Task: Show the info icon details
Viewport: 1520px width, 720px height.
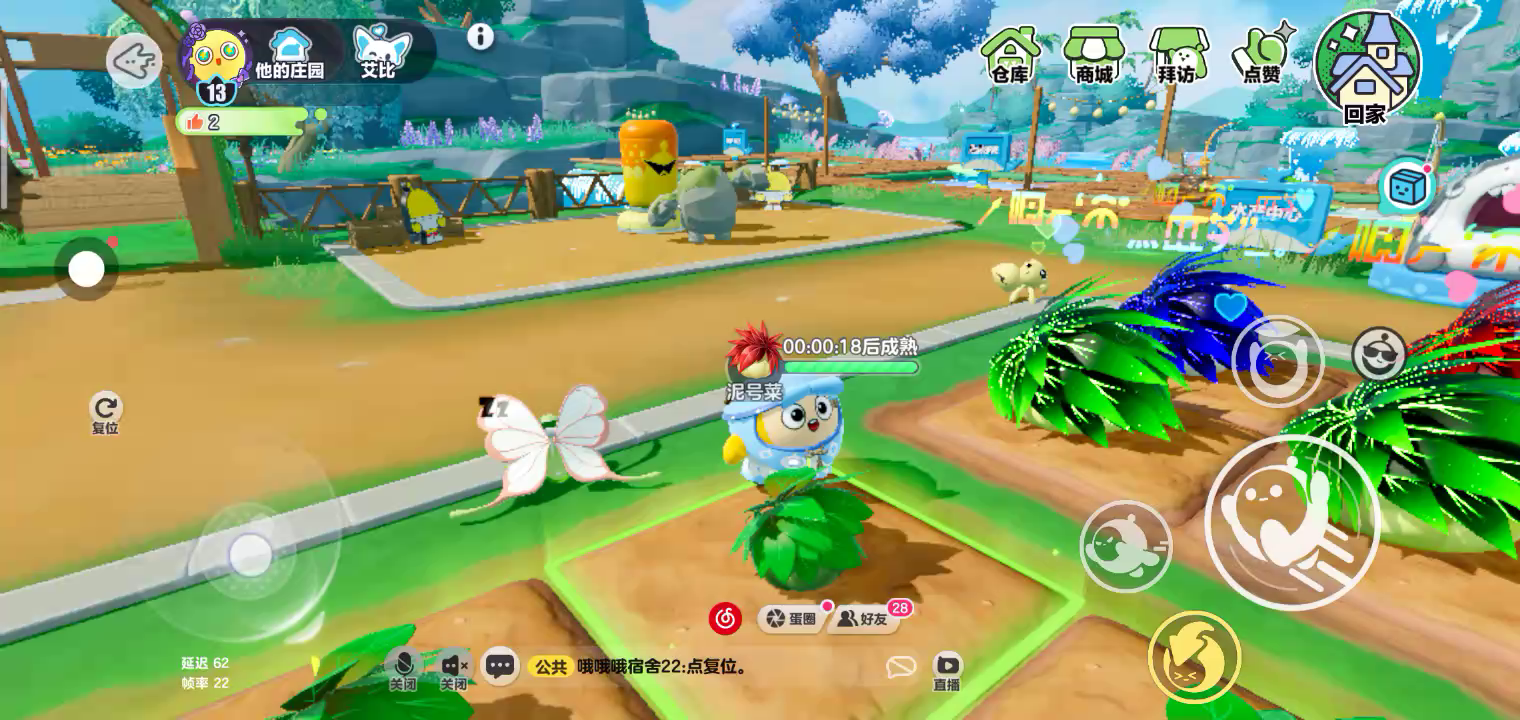Action: point(481,37)
